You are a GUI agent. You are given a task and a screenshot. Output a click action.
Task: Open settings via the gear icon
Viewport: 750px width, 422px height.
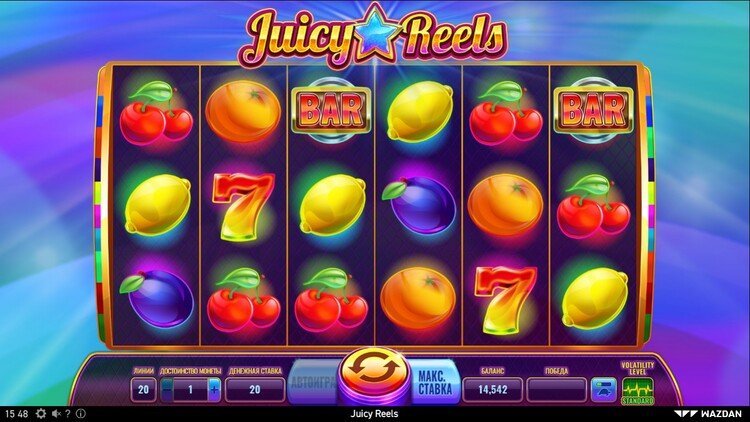42,413
